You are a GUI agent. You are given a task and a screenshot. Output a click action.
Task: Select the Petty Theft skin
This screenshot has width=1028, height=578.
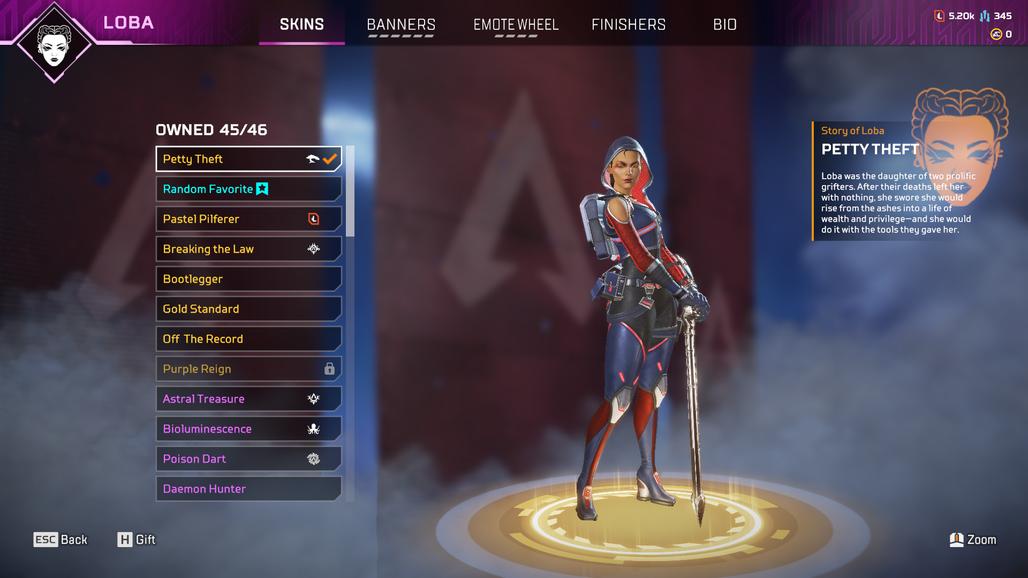248,159
